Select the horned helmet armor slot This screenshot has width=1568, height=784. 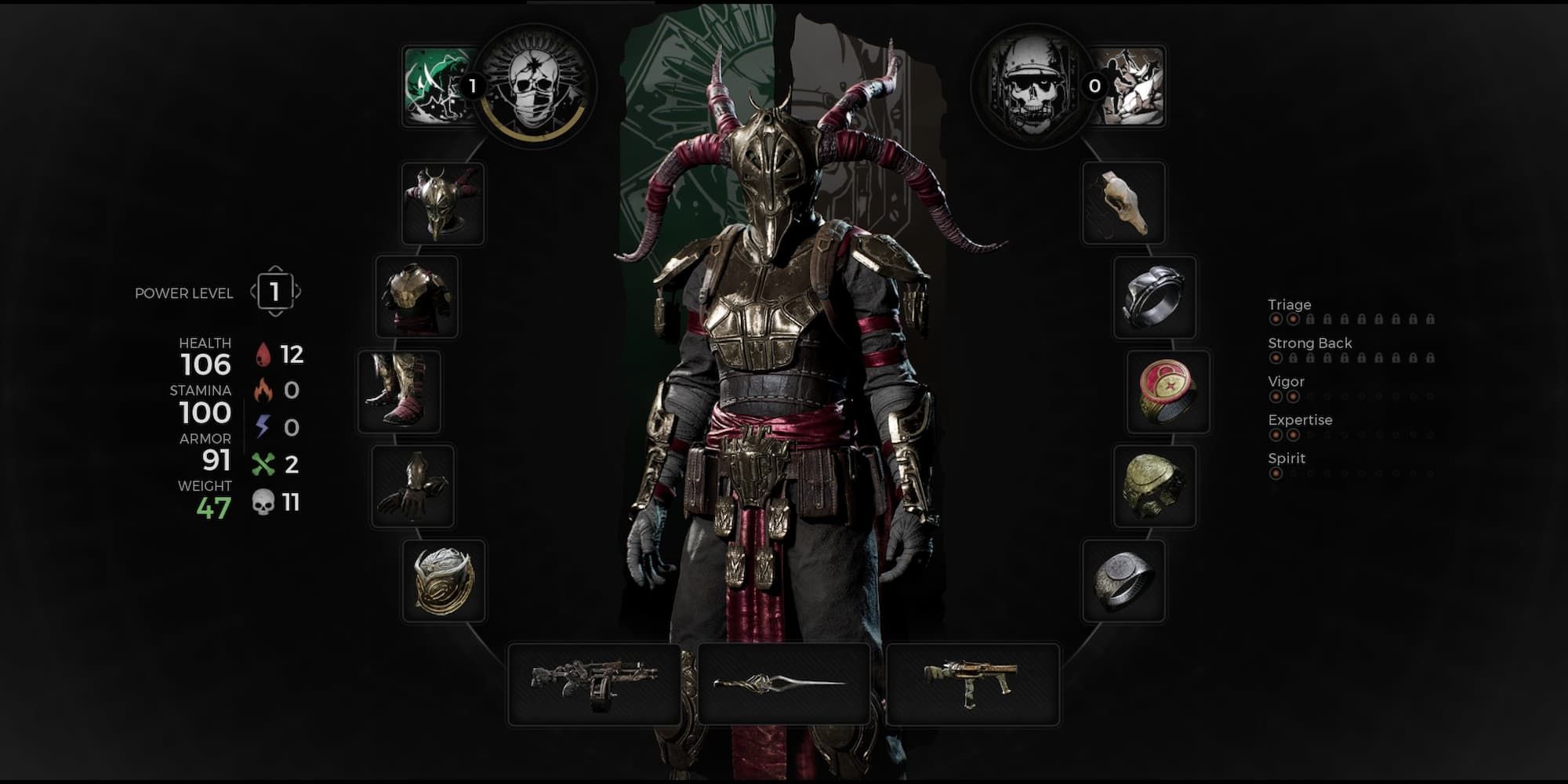443,203
